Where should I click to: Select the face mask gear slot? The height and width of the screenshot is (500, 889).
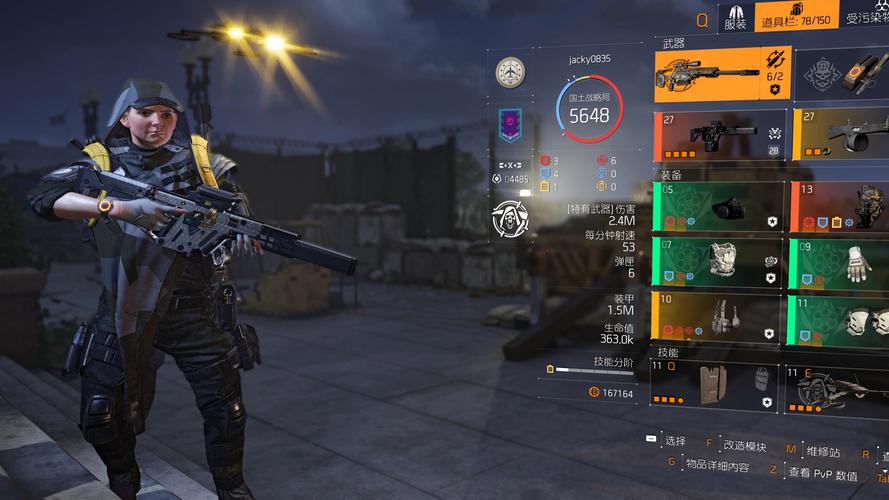[718, 207]
